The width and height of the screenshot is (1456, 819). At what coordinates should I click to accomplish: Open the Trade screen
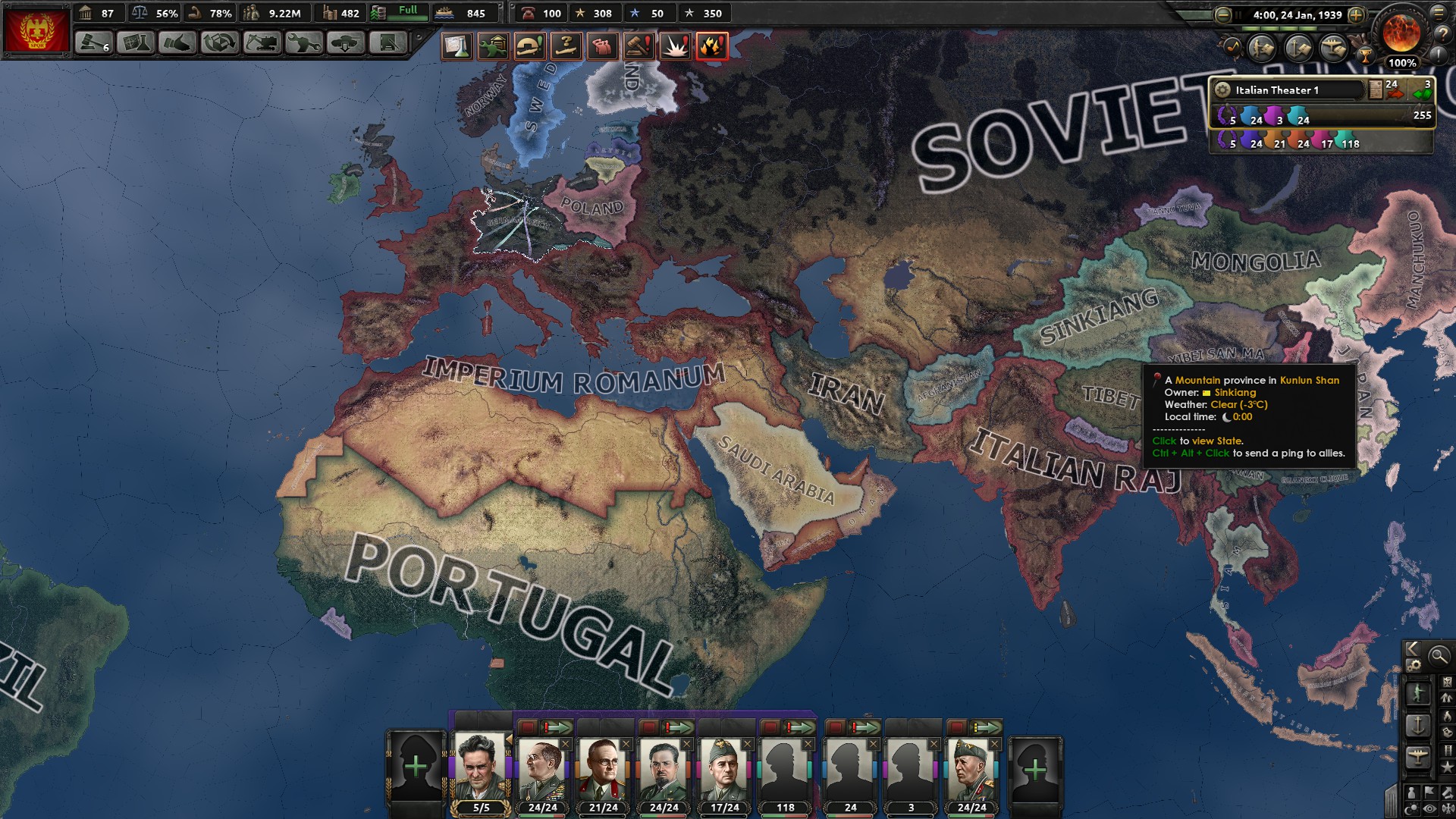coord(219,43)
